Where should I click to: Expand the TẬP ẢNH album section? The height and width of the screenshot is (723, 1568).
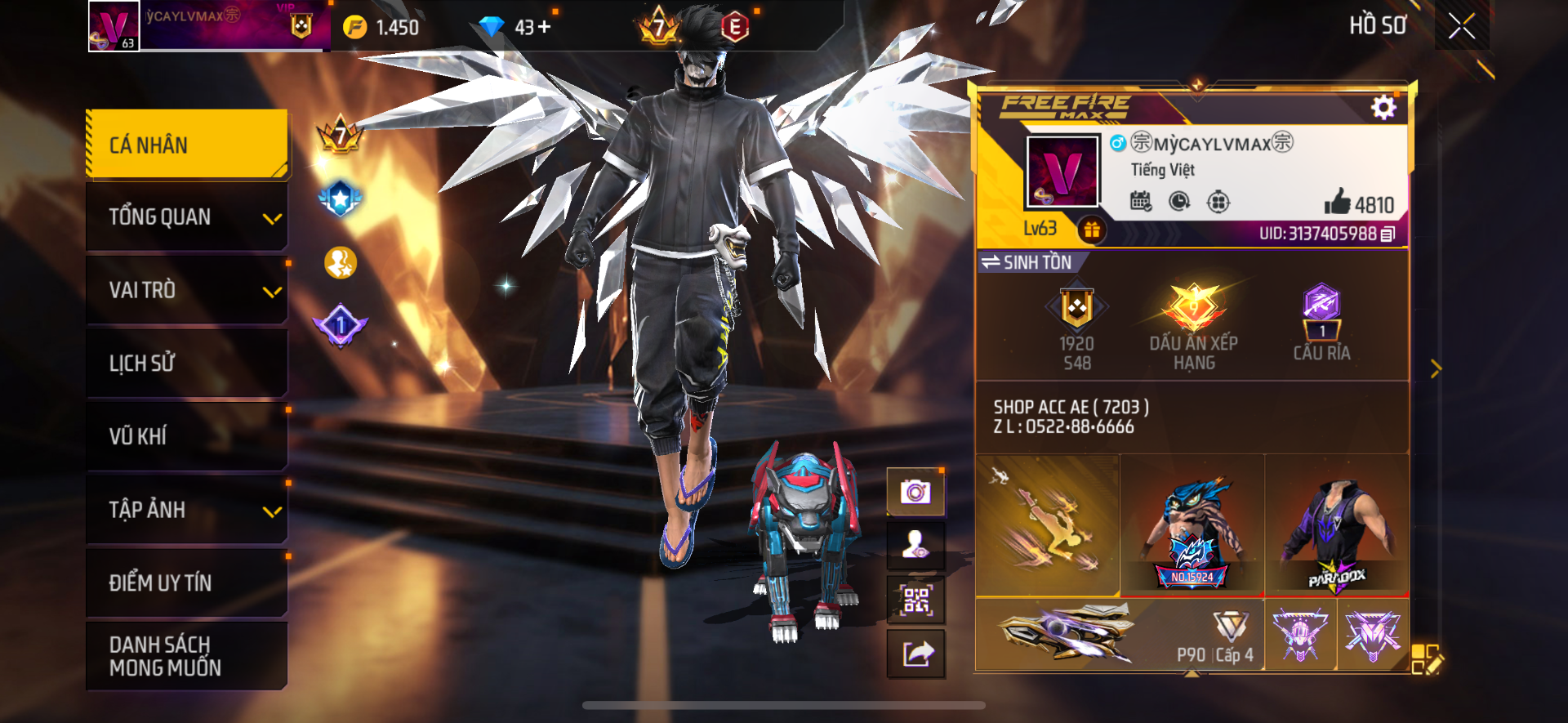coord(187,510)
